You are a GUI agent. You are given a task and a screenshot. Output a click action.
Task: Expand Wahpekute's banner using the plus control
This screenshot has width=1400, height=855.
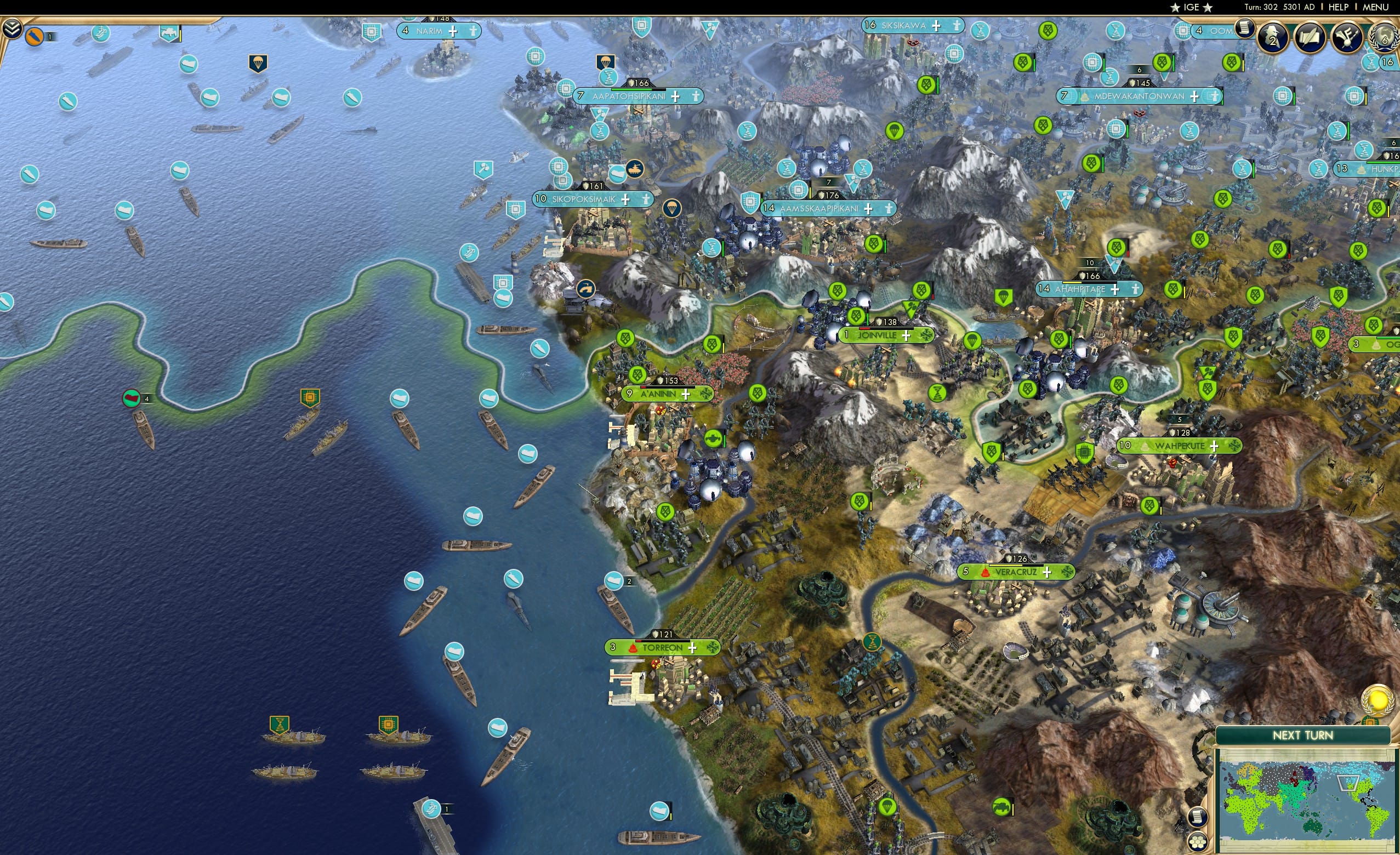pyautogui.click(x=1216, y=448)
